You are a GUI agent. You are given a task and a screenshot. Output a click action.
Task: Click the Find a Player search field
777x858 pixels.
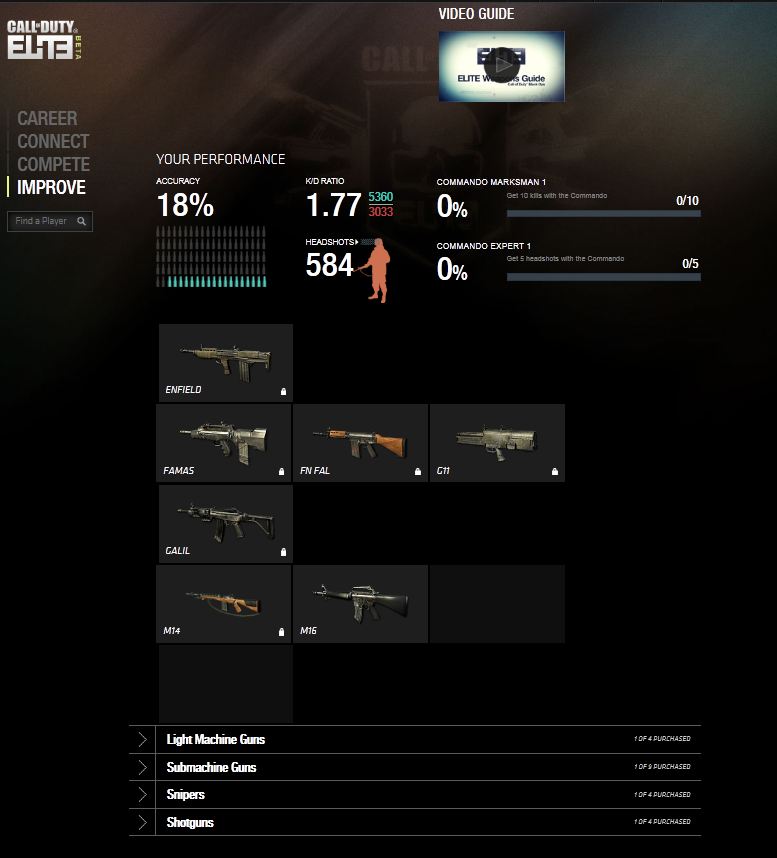click(x=42, y=221)
